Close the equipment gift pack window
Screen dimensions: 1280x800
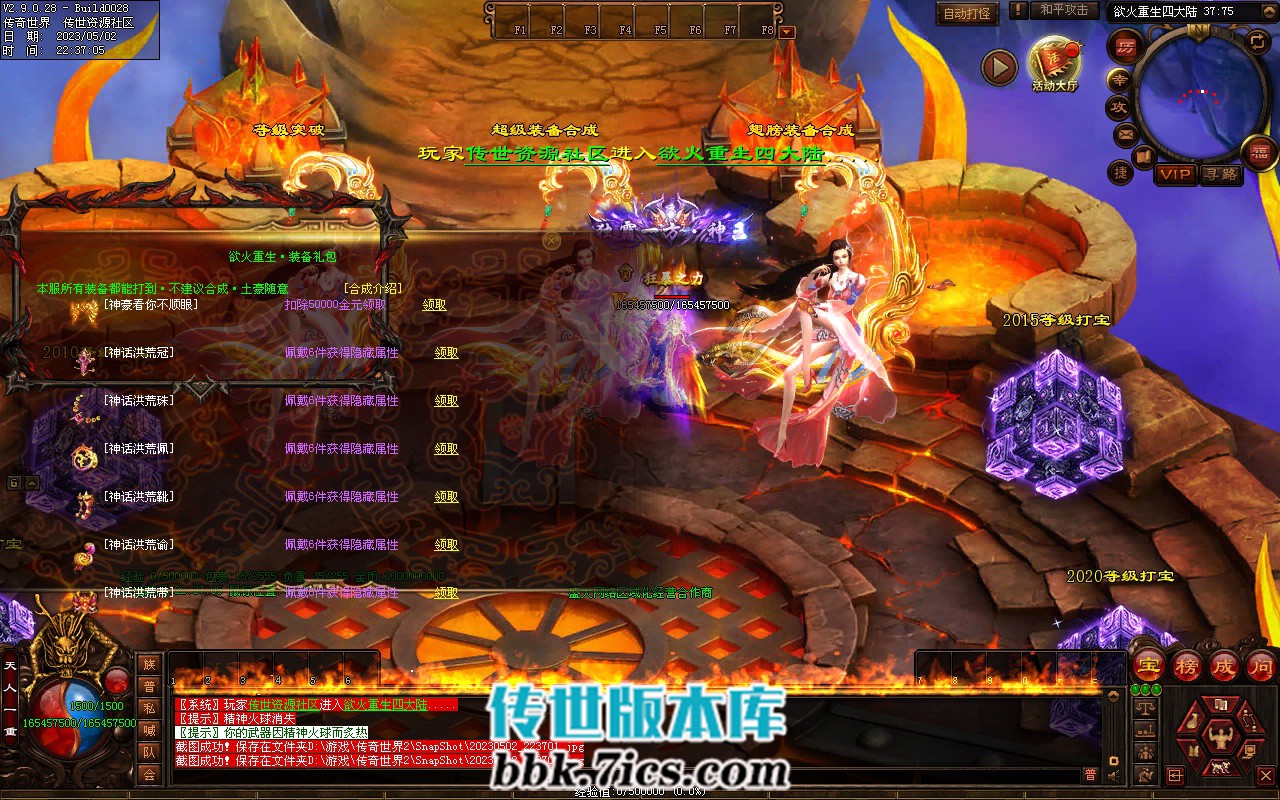[551, 240]
